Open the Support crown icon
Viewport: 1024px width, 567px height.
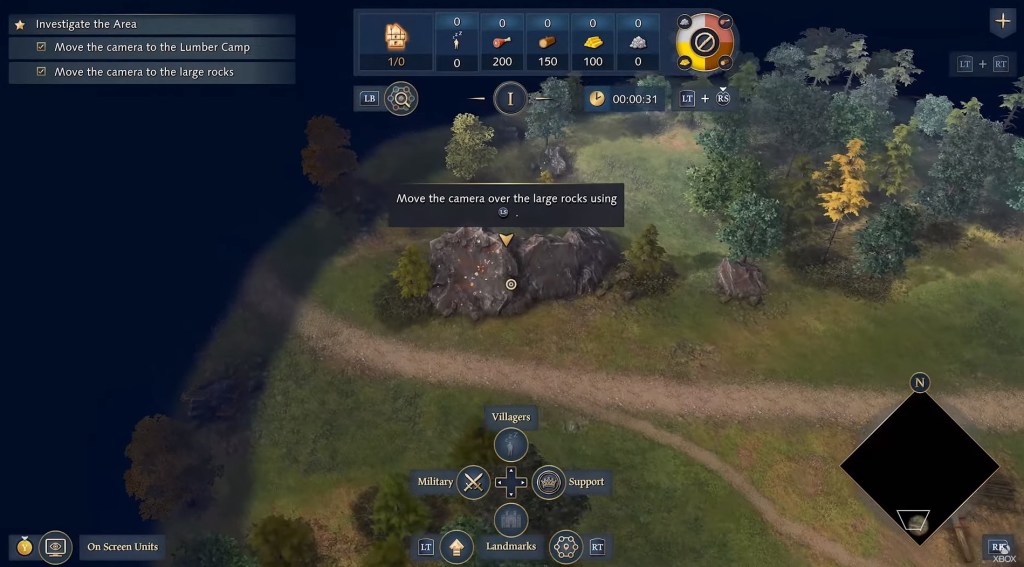click(549, 482)
